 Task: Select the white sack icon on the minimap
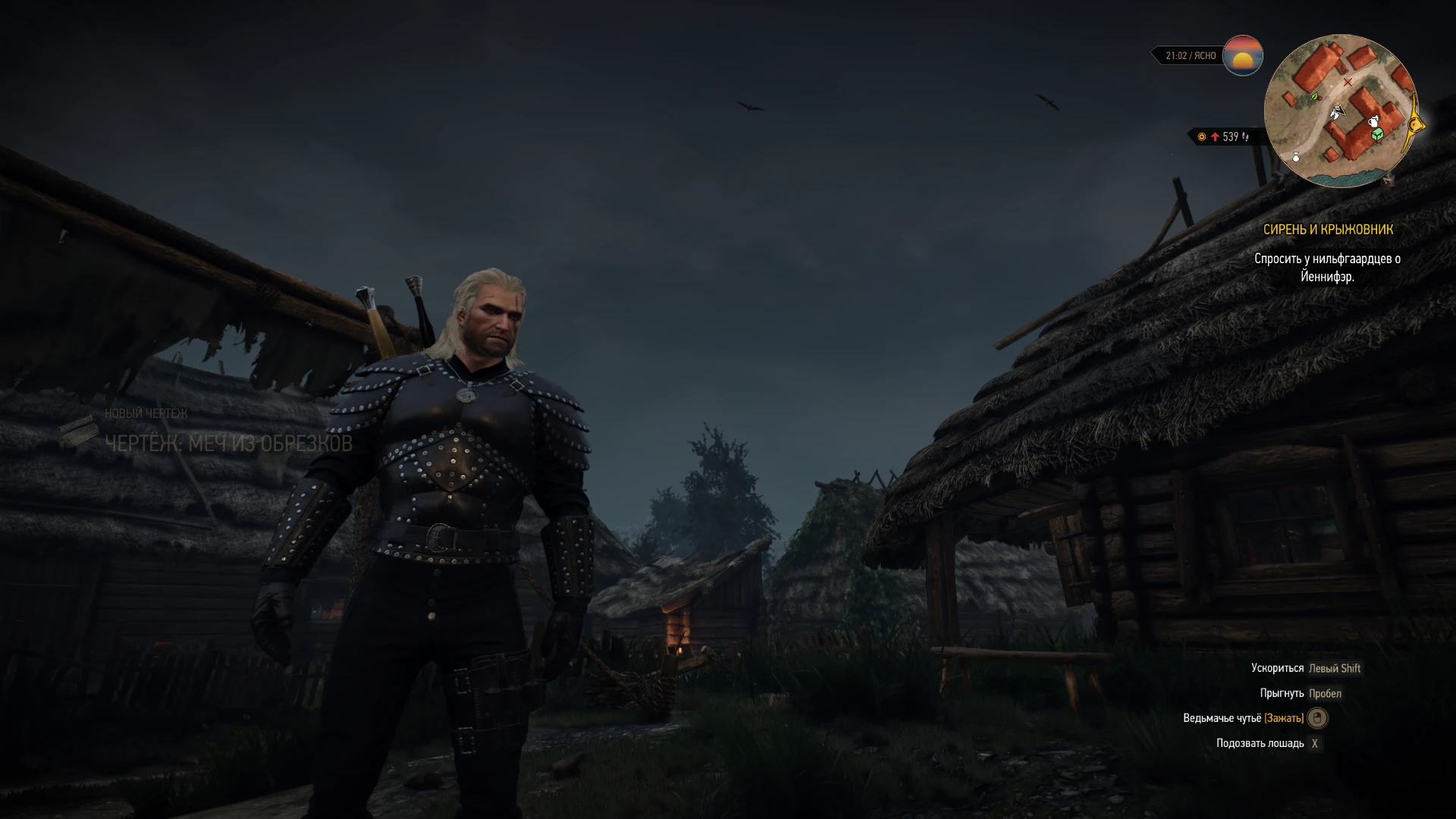point(1296,157)
